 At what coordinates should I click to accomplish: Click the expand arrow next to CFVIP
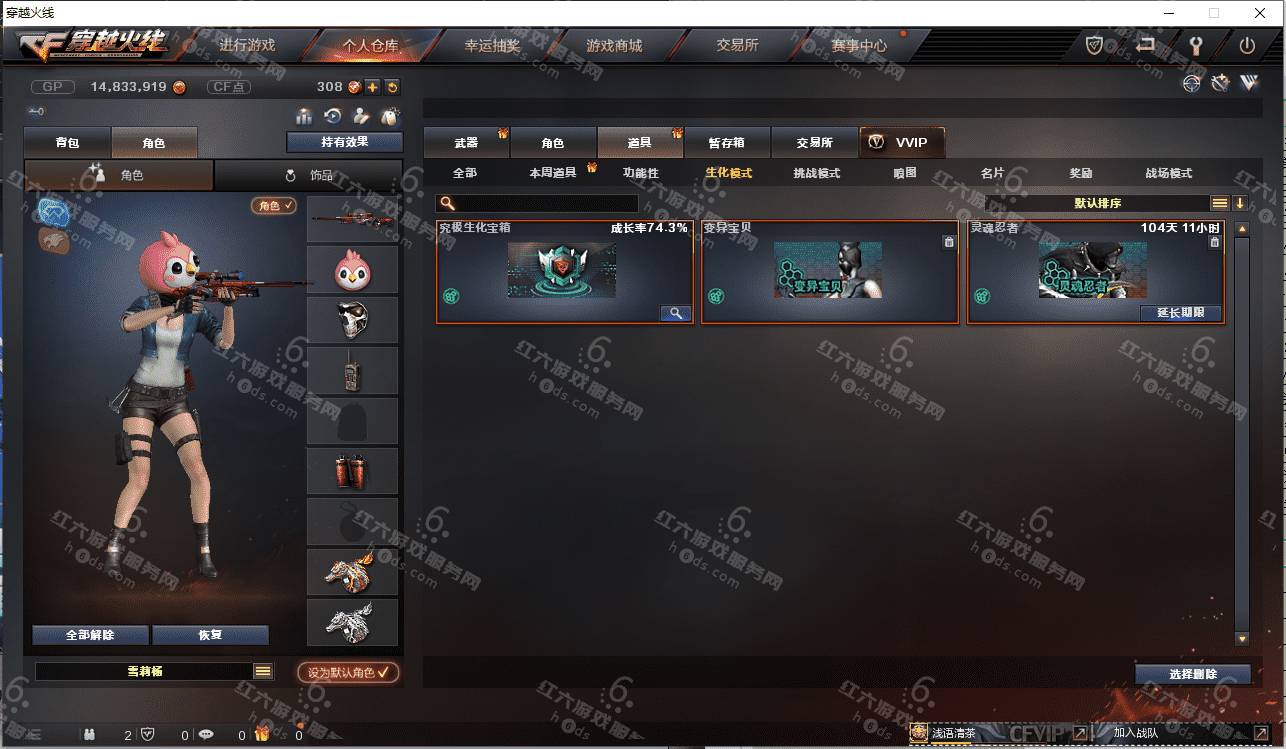1080,733
